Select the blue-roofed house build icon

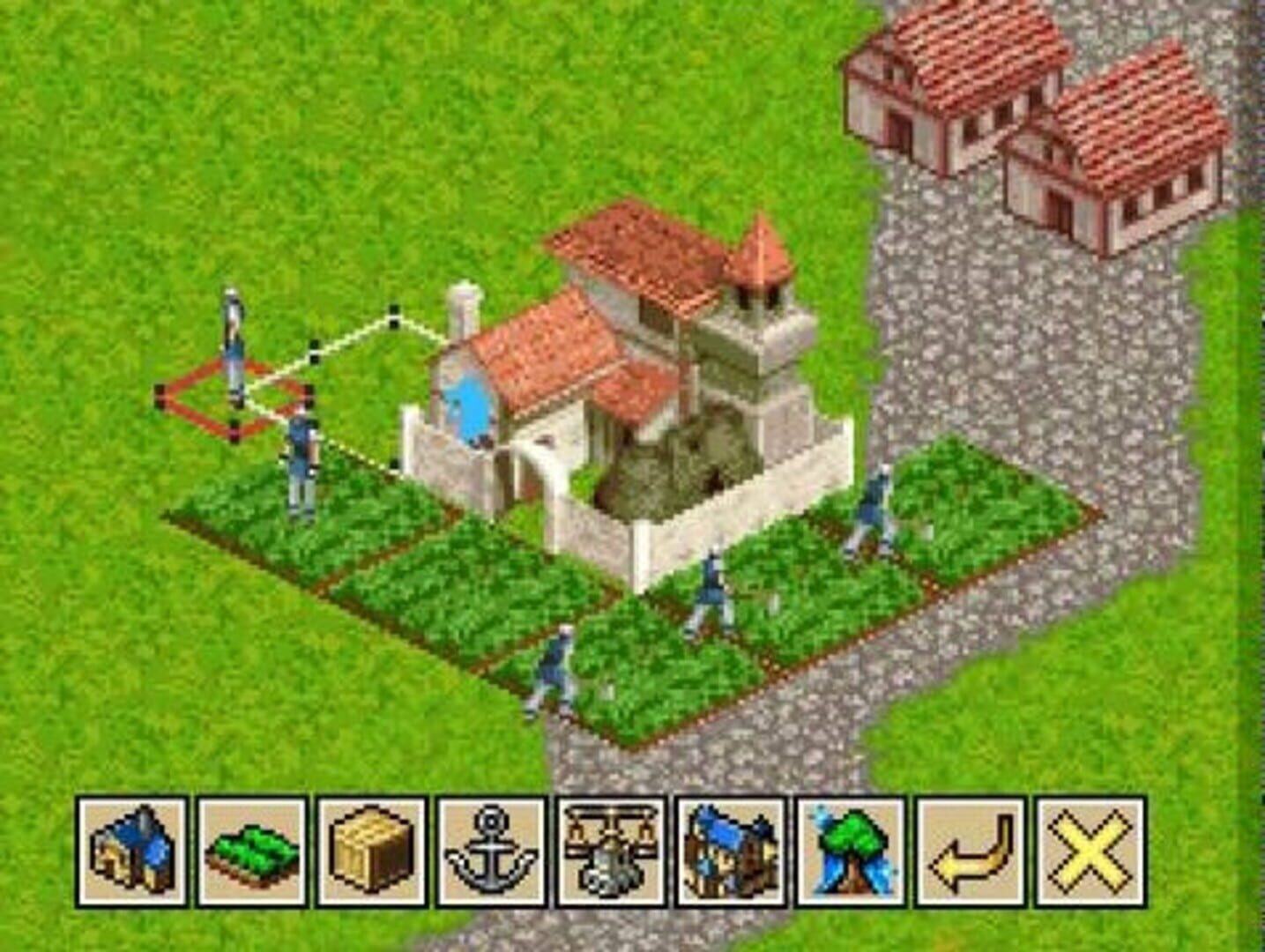pyautogui.click(x=132, y=851)
